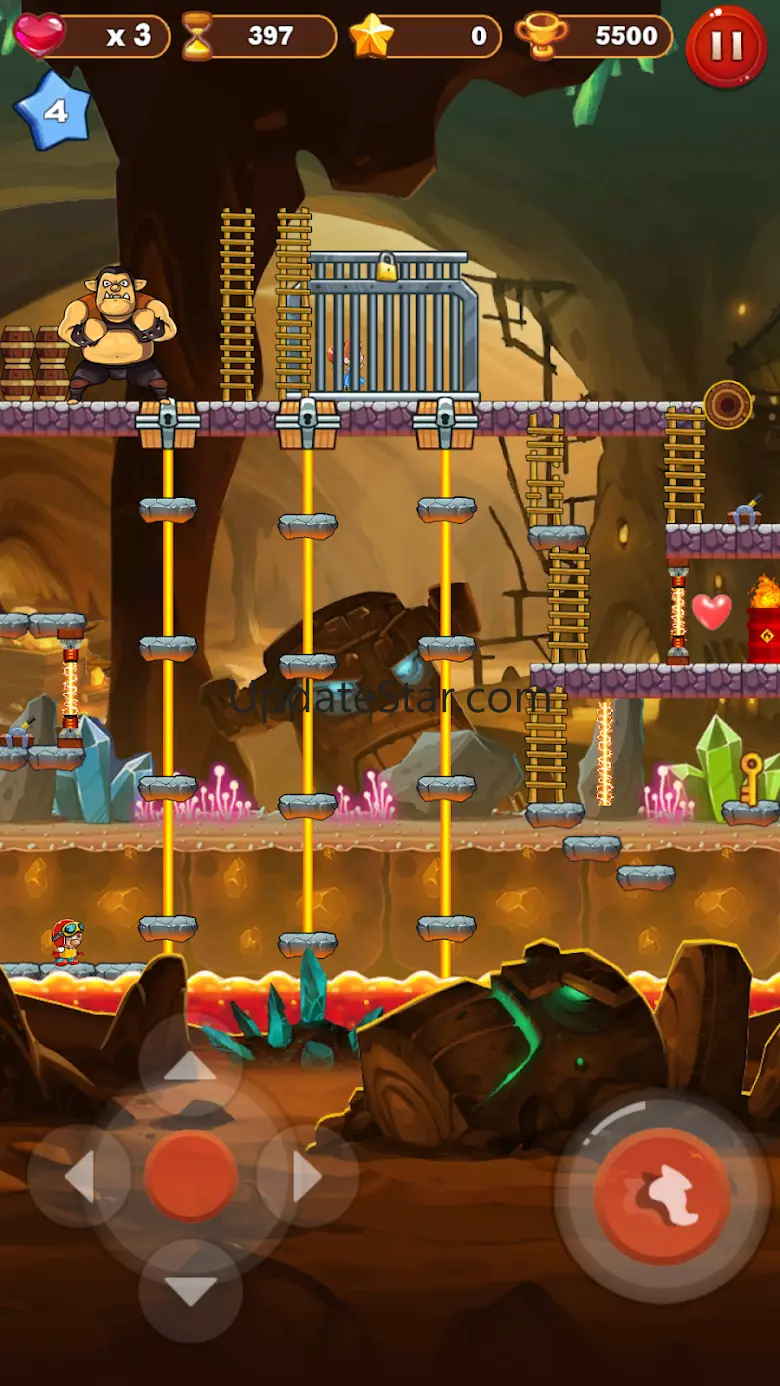Hit the large red jump action button

662,1197
